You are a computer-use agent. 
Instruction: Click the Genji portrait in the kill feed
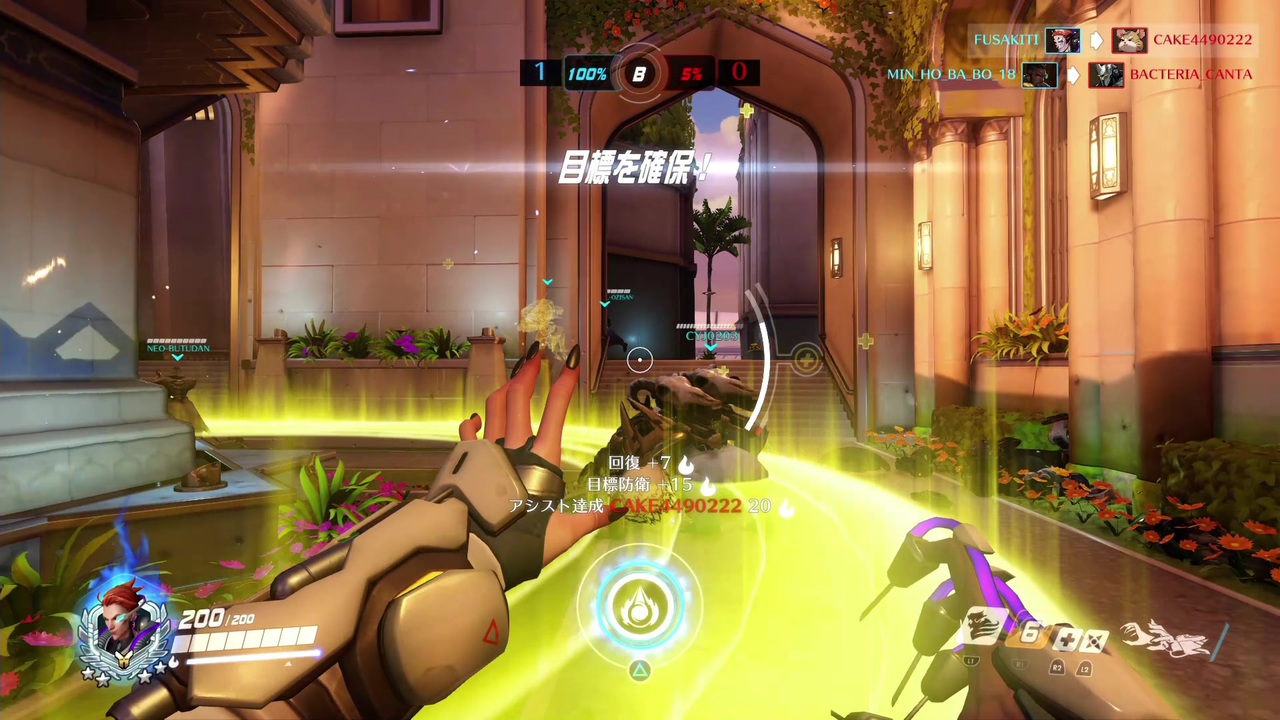[x=1106, y=74]
